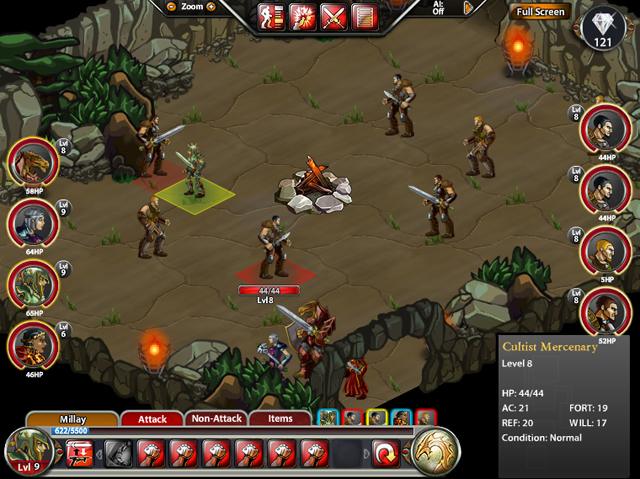Click the zoom out minus button
Viewport: 640px width, 479px height.
pyautogui.click(x=172, y=6)
